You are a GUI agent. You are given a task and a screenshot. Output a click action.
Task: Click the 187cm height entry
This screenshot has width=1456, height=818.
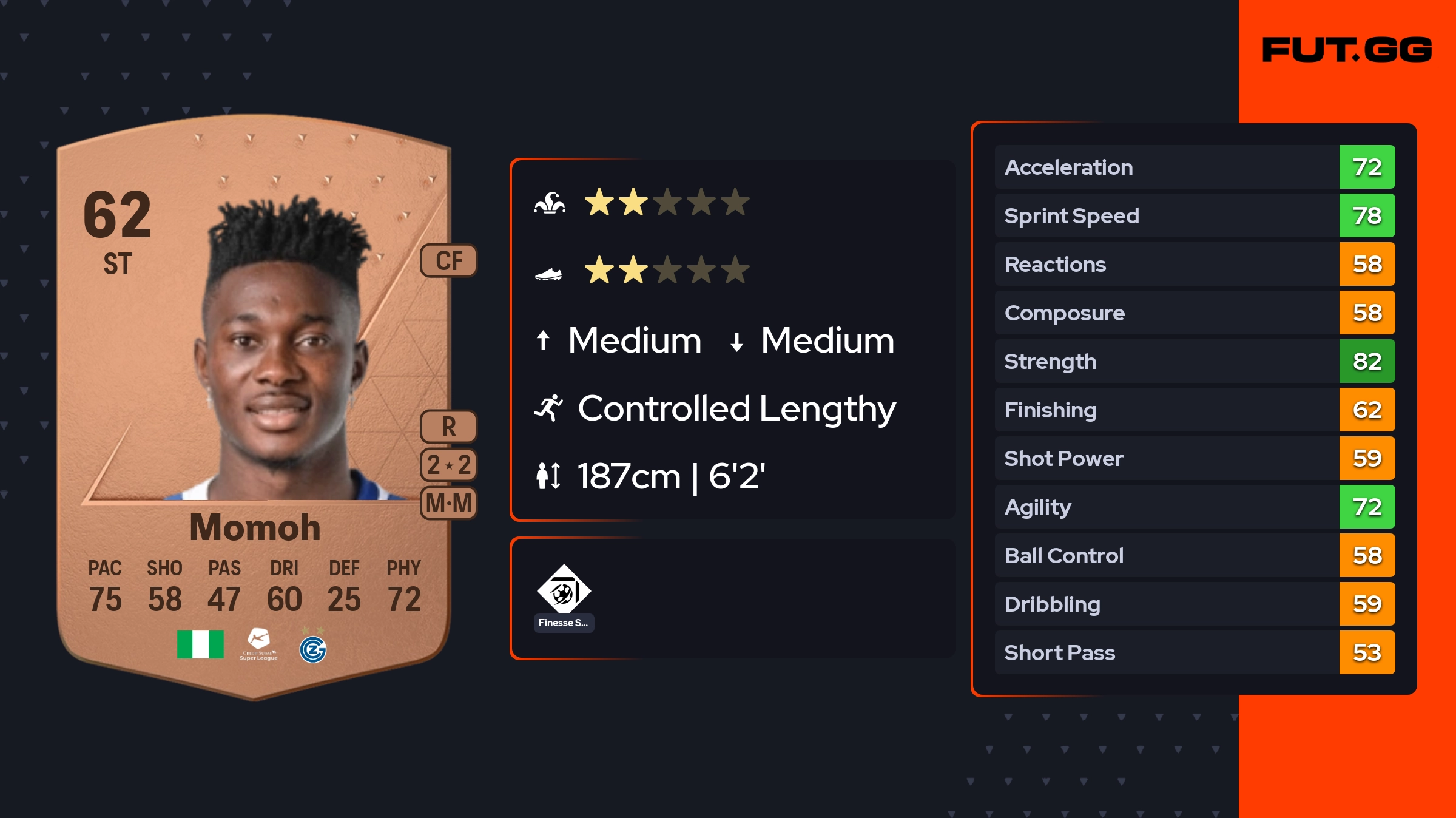670,476
